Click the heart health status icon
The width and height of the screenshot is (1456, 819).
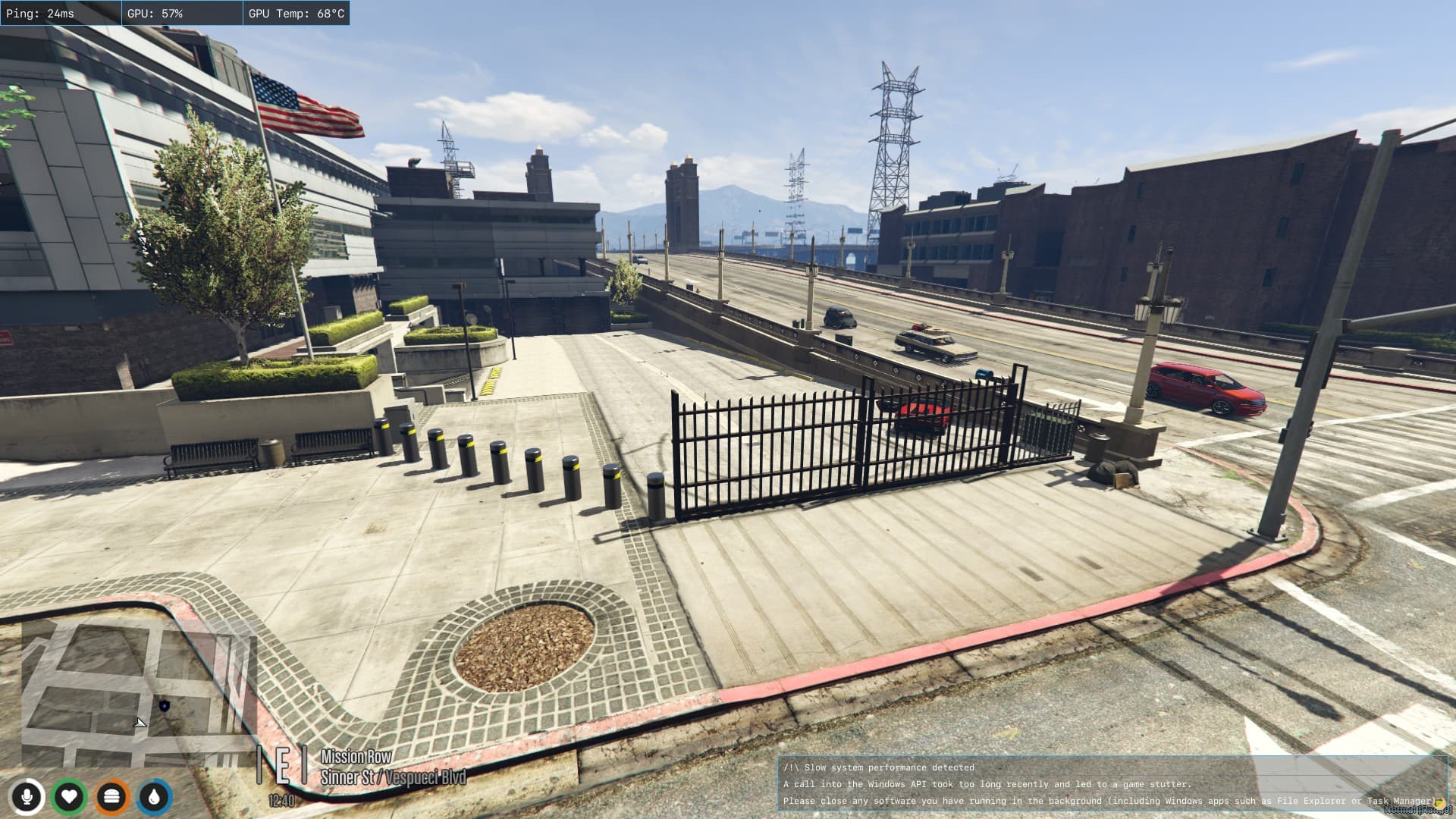click(69, 796)
